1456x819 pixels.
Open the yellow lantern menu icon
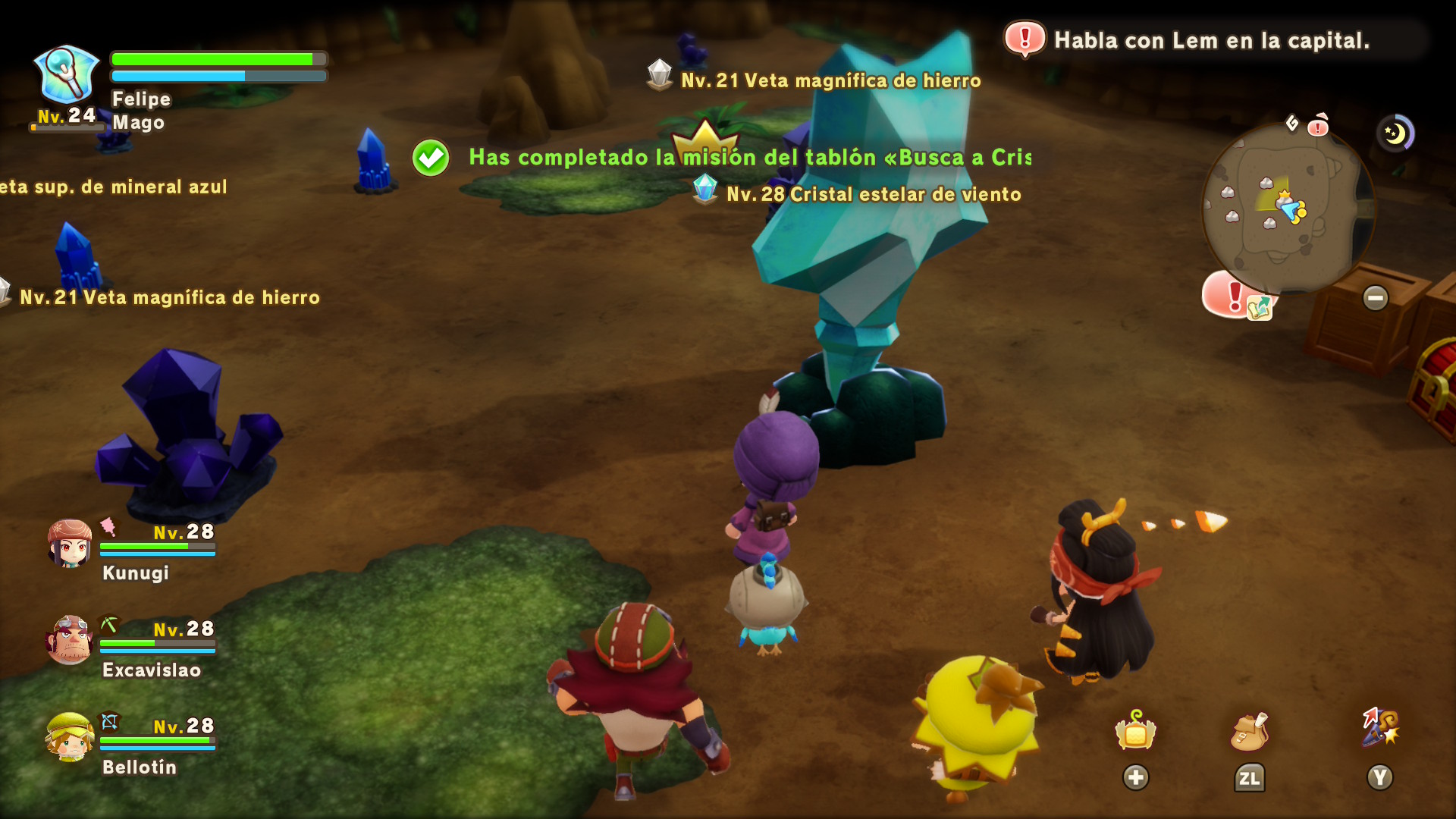pos(1135,732)
